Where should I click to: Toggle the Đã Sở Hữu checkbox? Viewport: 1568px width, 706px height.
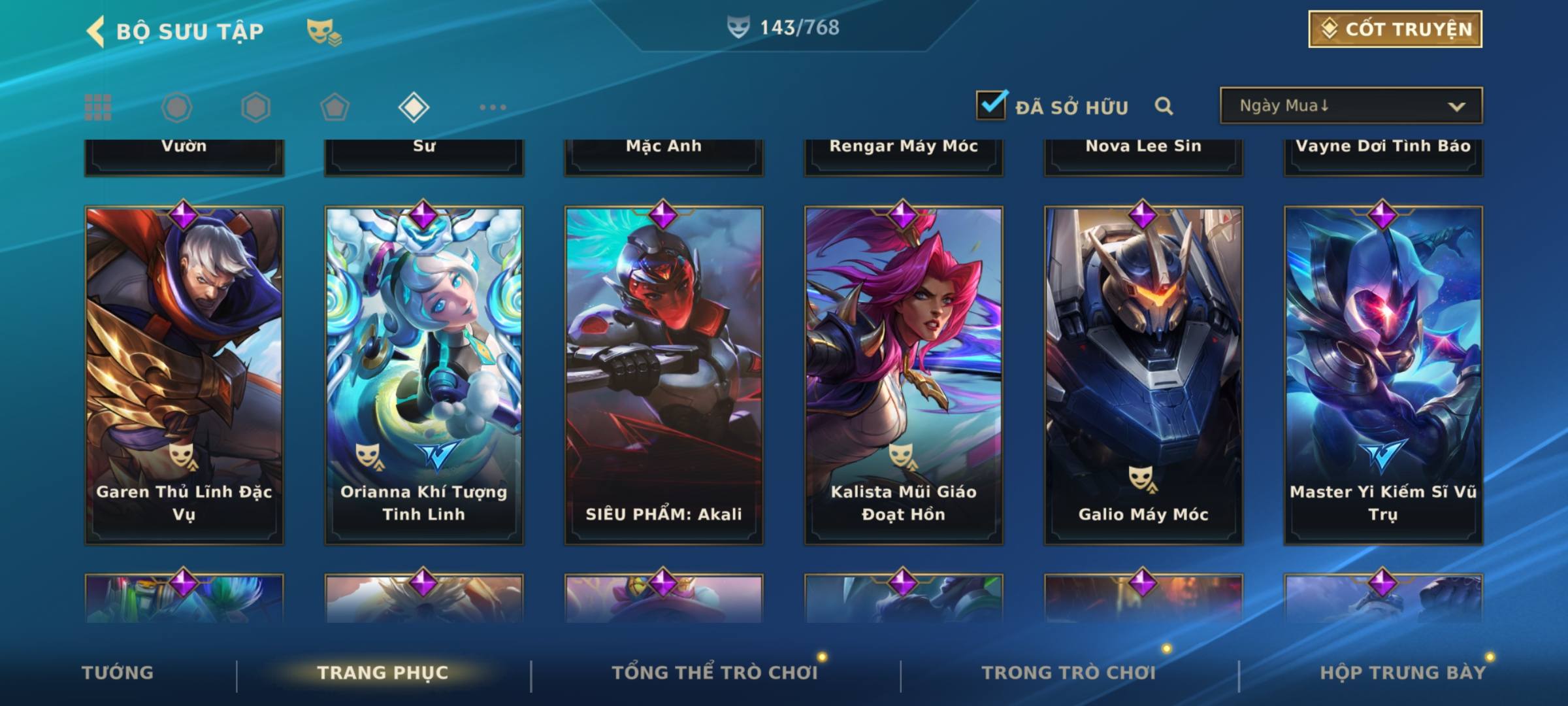coord(991,105)
